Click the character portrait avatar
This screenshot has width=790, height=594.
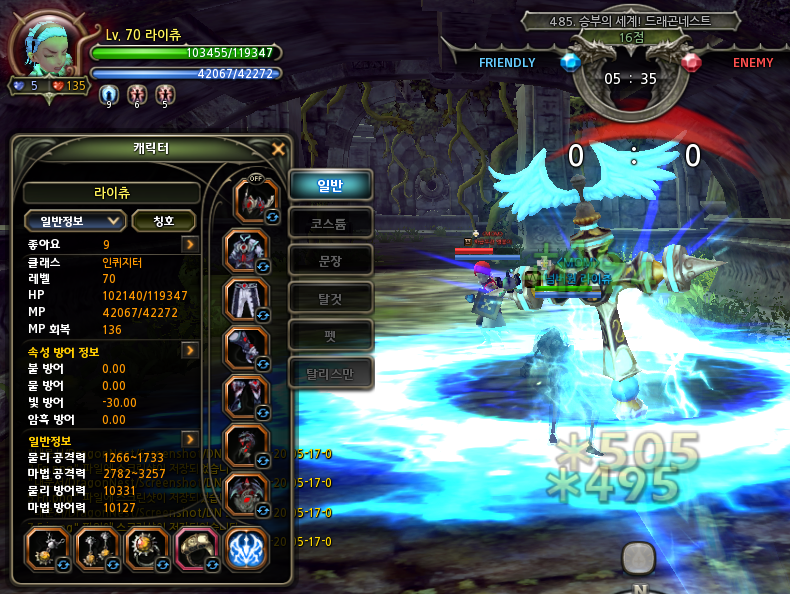(47, 49)
